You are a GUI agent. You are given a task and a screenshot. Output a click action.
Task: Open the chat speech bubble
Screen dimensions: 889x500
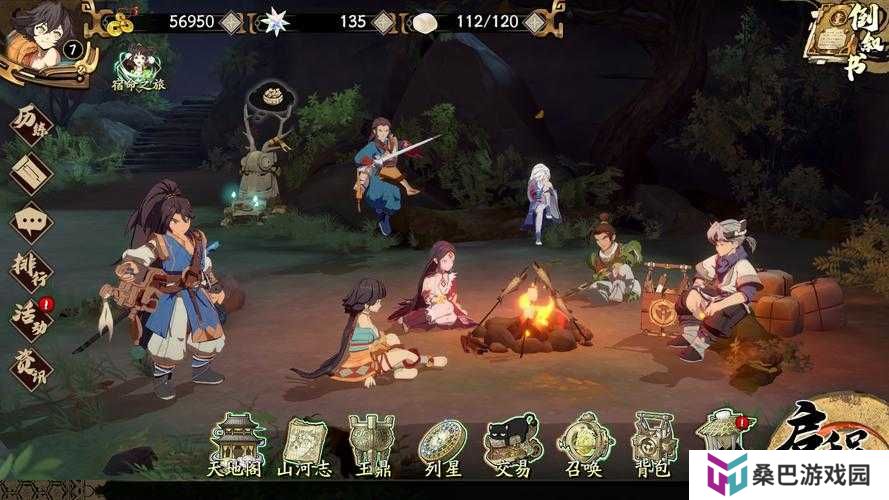tap(31, 222)
